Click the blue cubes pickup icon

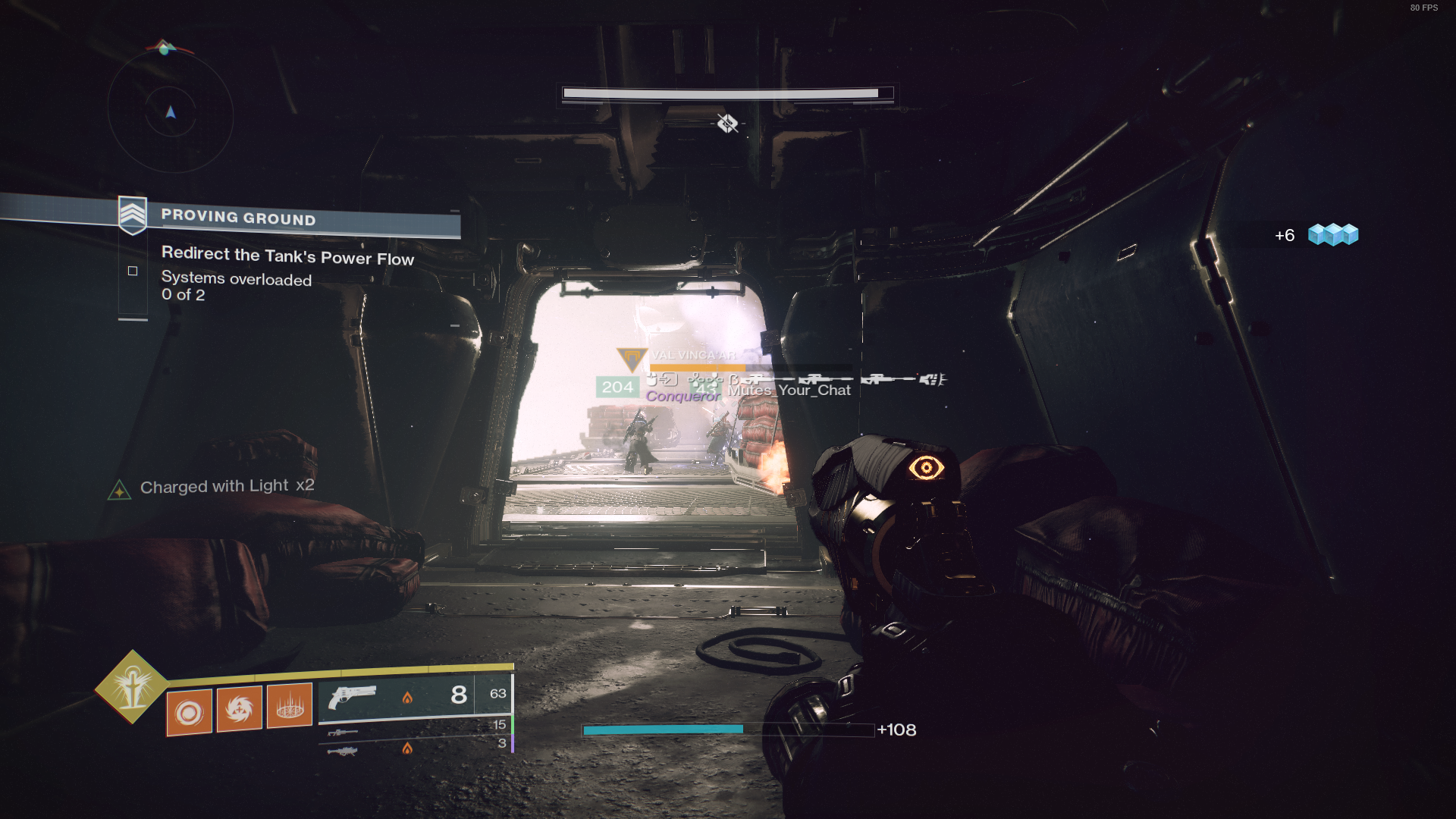coord(1333,235)
